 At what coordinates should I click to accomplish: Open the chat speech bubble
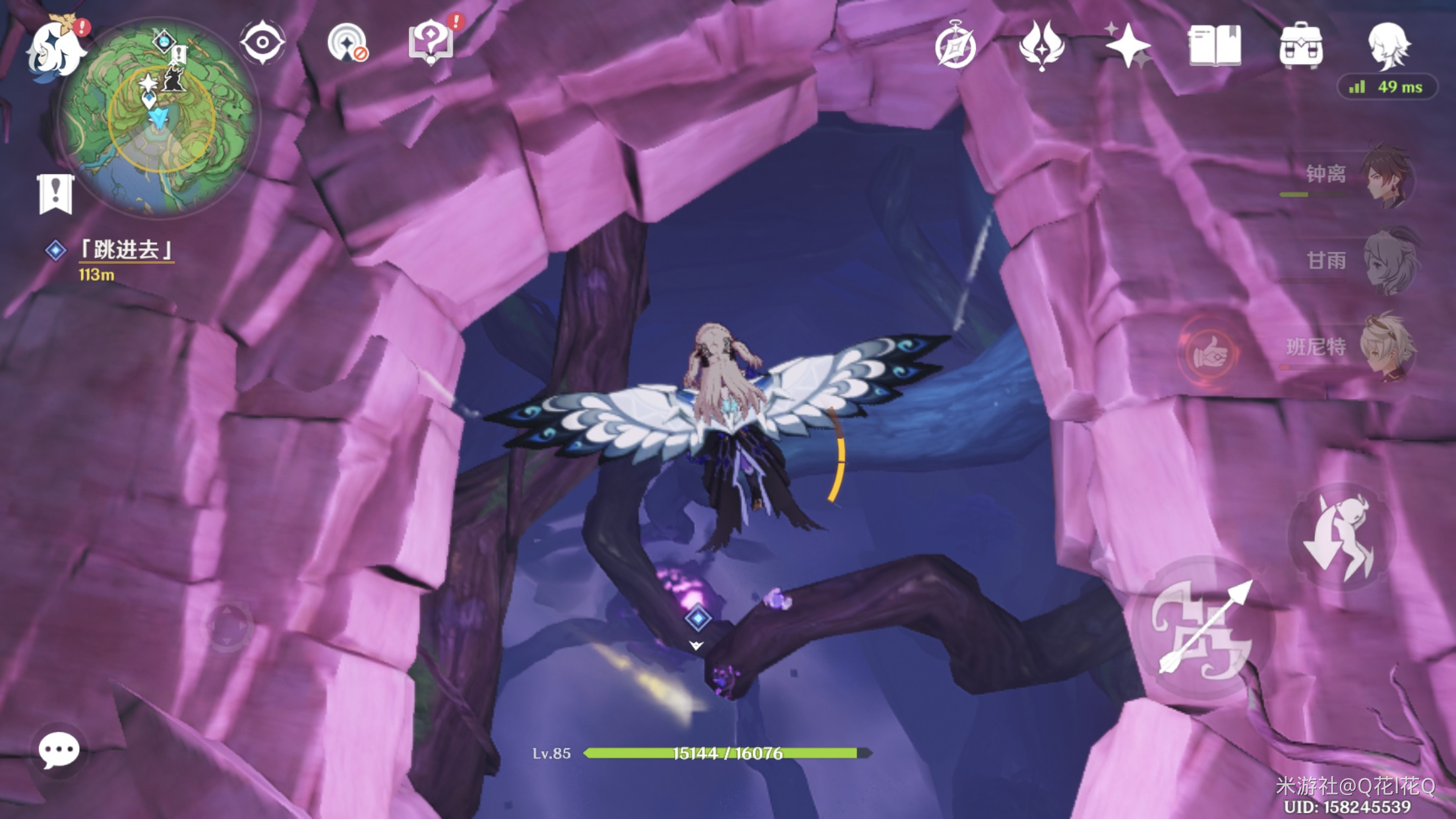[x=59, y=750]
